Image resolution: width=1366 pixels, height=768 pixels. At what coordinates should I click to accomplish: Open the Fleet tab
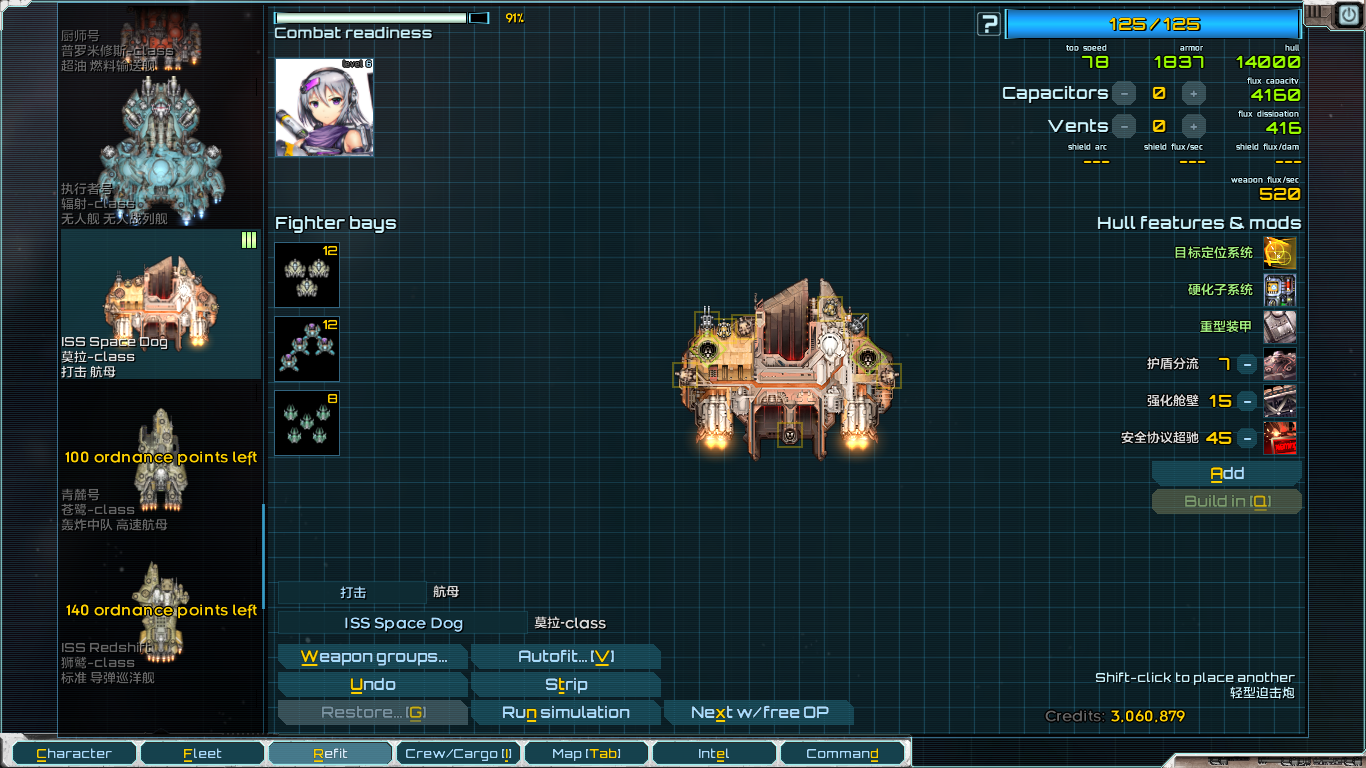point(202,752)
